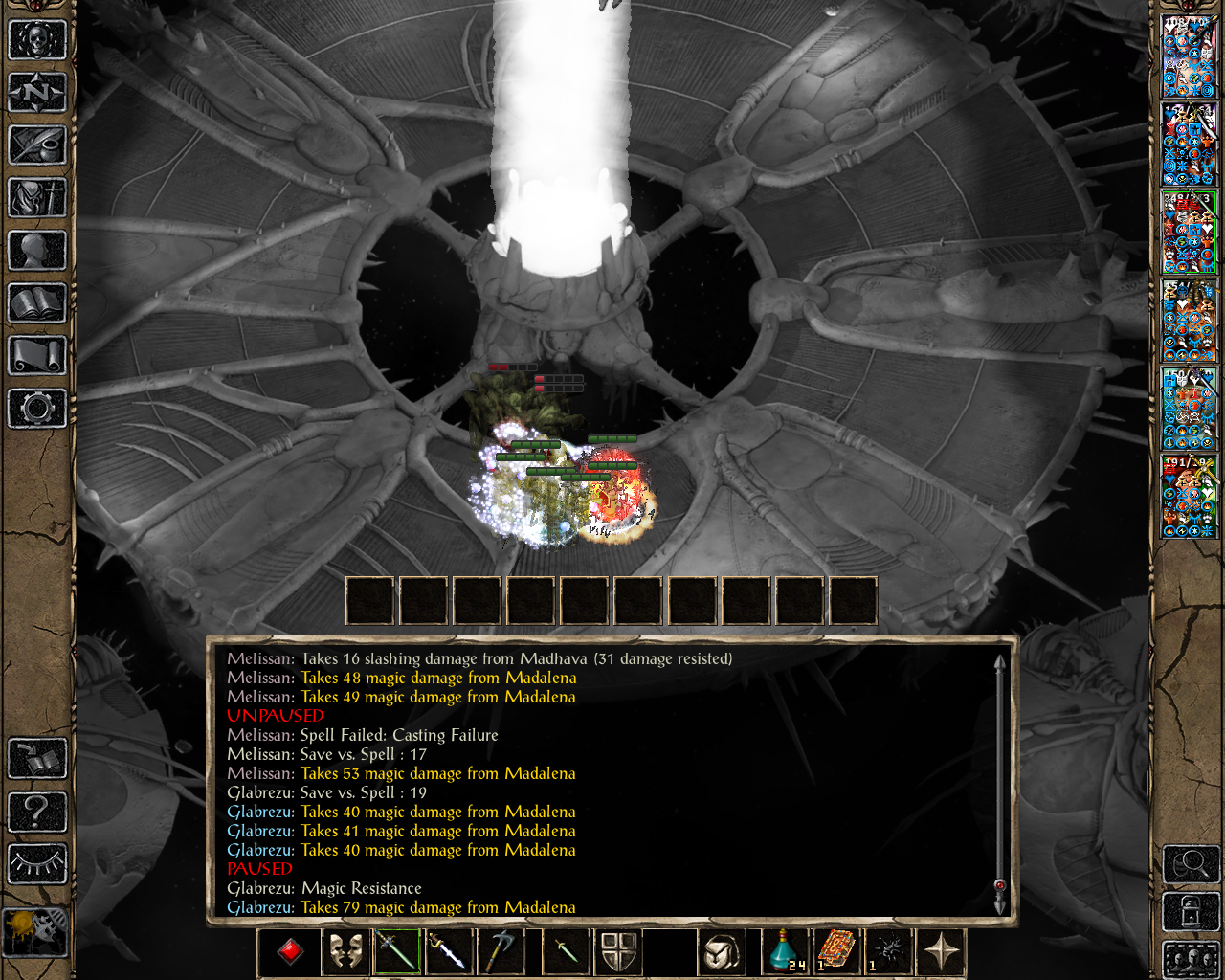
Task: Equip the axe weapon slot
Action: click(x=501, y=951)
